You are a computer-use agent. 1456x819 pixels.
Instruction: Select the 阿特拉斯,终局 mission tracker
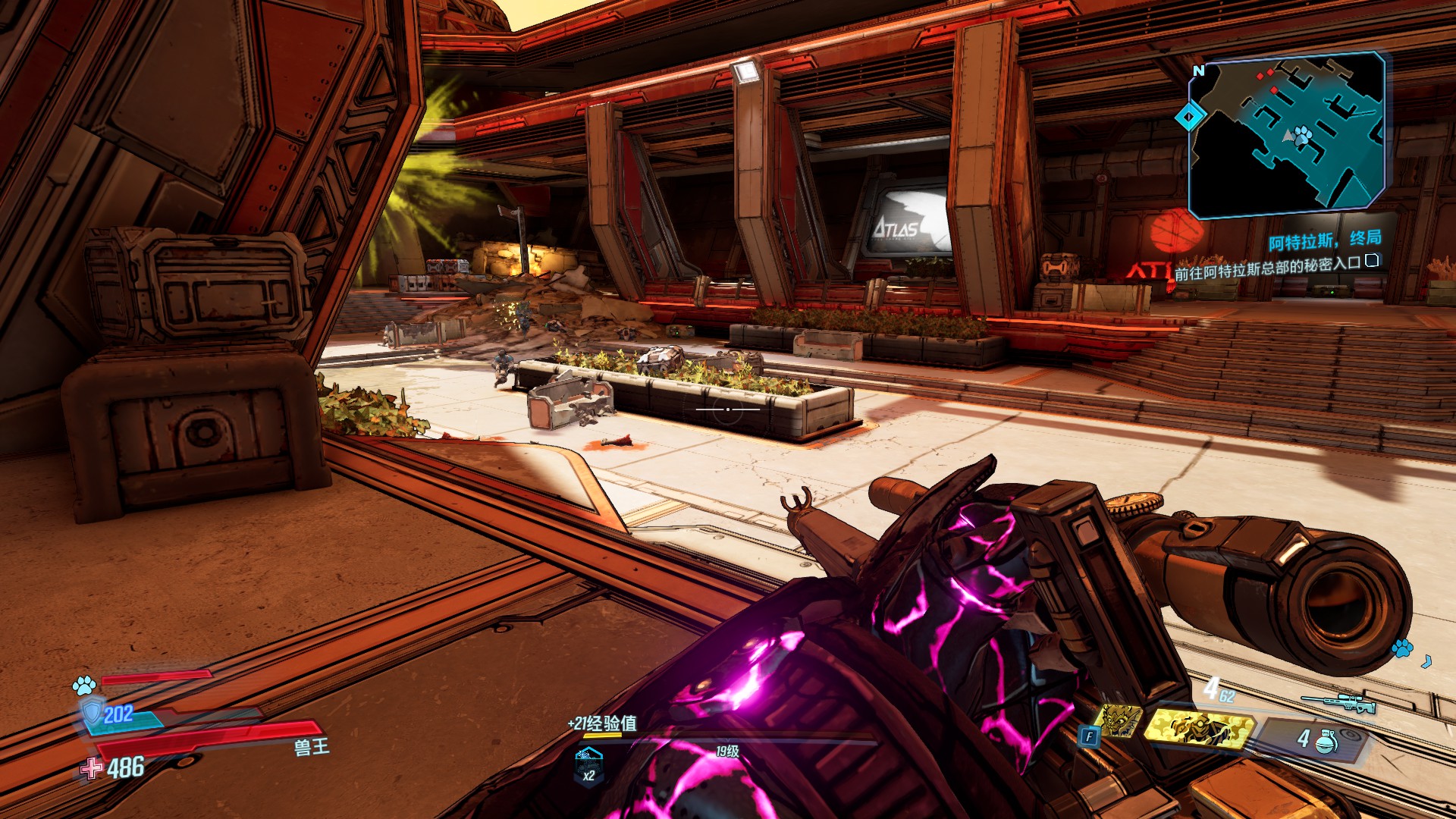pos(1324,240)
